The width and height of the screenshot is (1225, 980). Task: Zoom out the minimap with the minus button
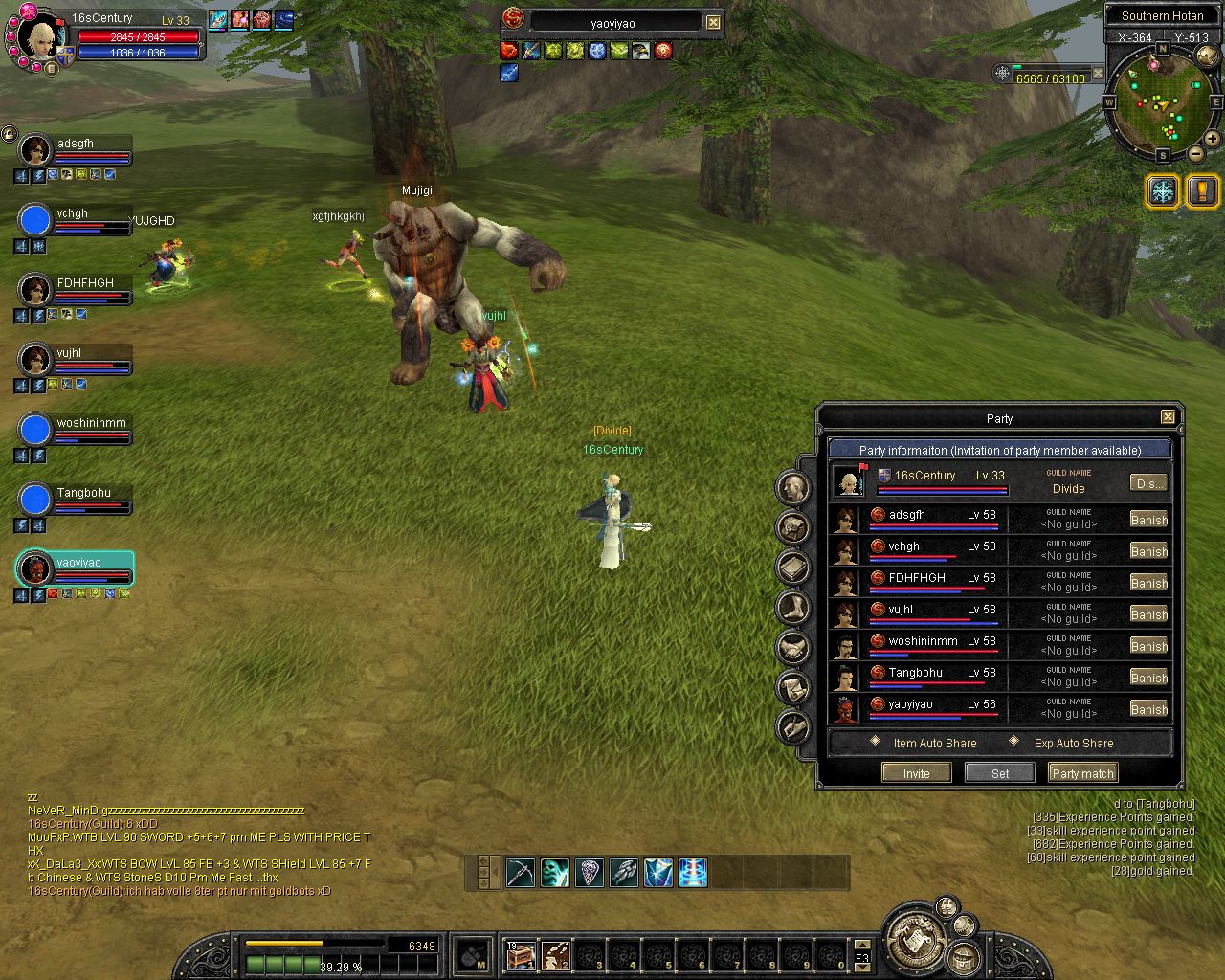(1196, 153)
